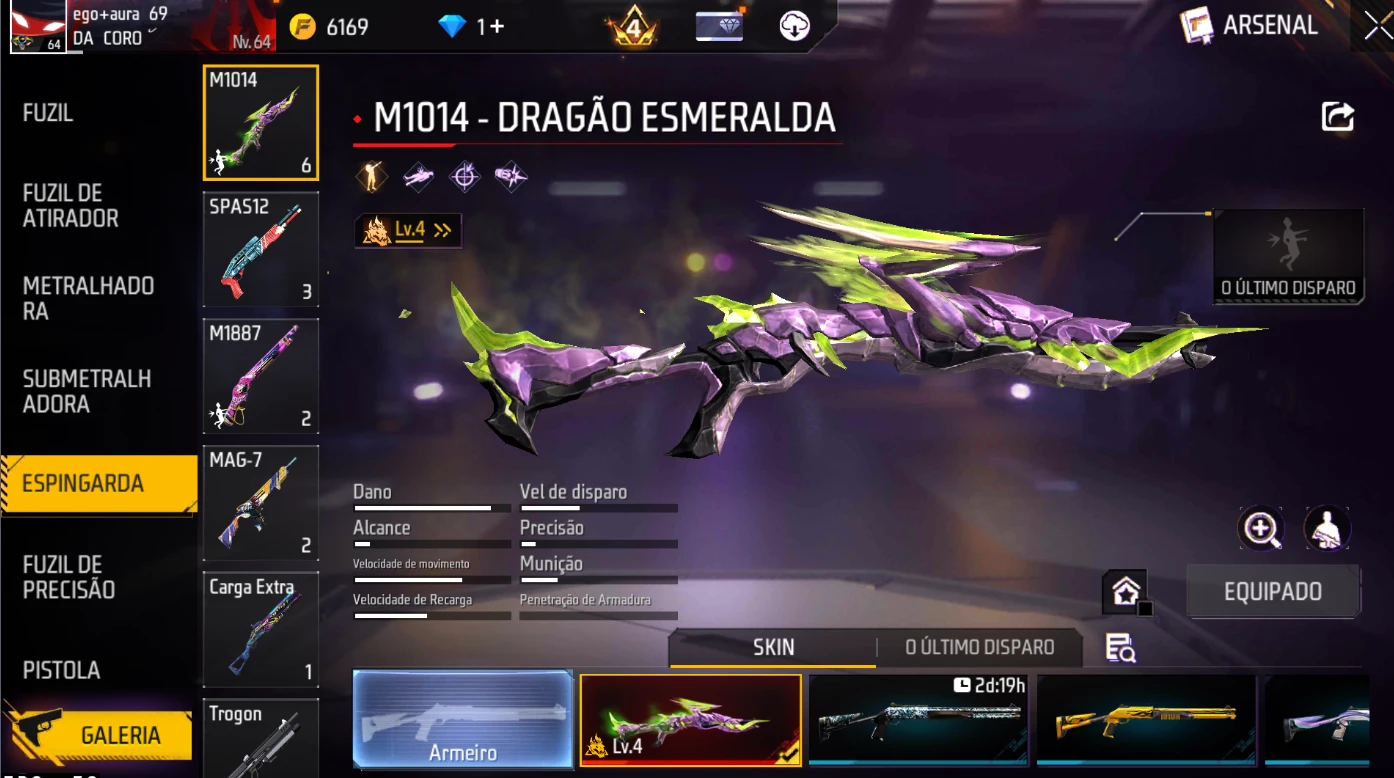Select the golden M1014 skin thumbnail

click(x=1146, y=719)
